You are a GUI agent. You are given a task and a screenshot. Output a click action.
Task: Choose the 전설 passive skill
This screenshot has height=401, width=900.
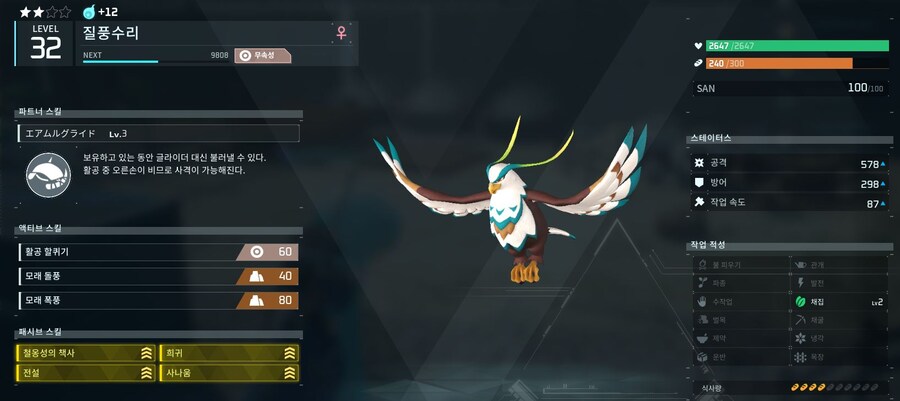click(x=85, y=373)
